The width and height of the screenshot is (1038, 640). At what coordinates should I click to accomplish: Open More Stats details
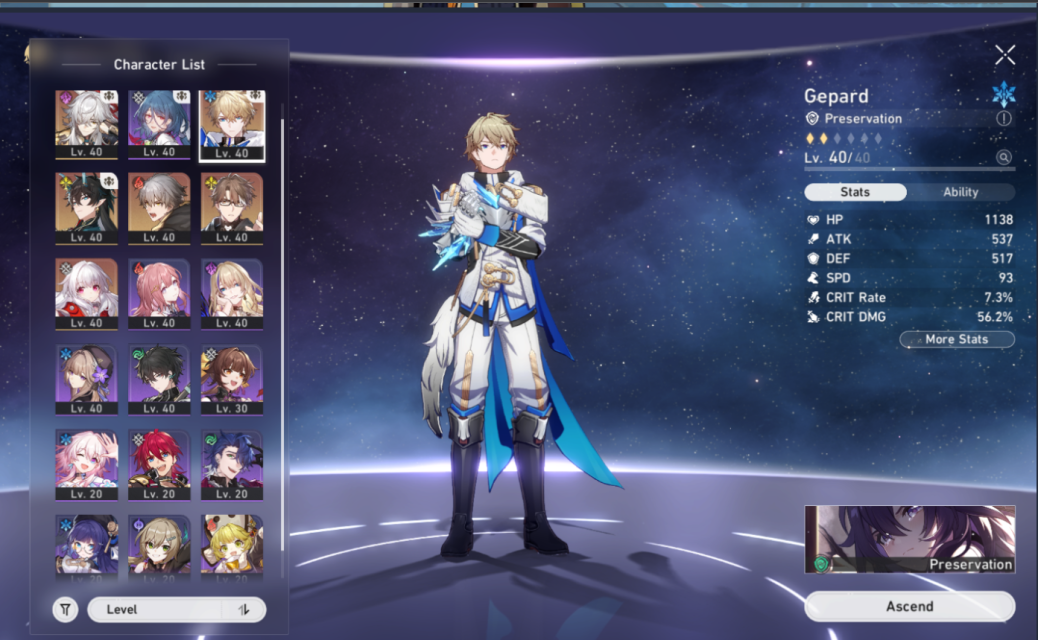pos(956,339)
